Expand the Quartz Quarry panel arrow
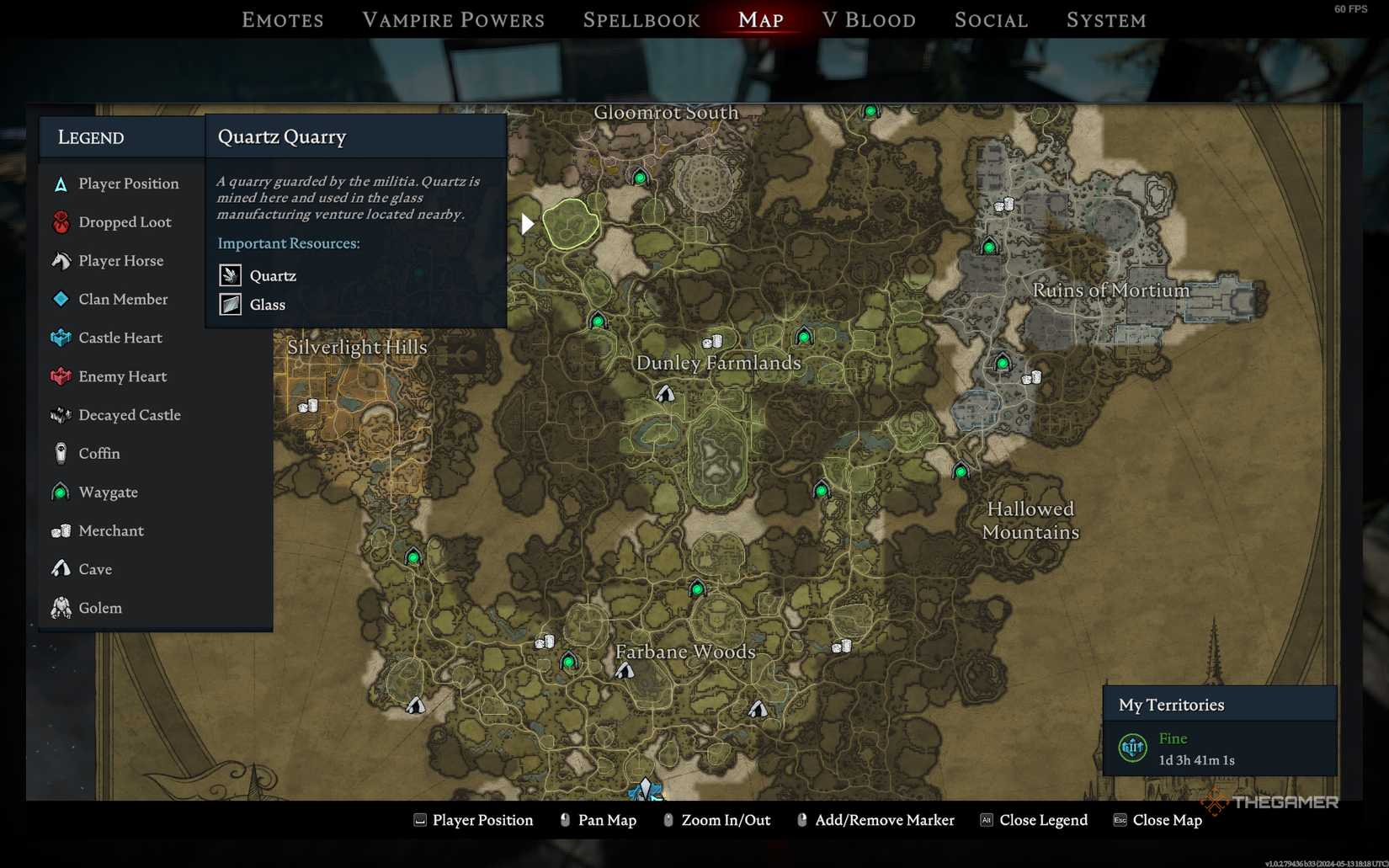 click(526, 223)
